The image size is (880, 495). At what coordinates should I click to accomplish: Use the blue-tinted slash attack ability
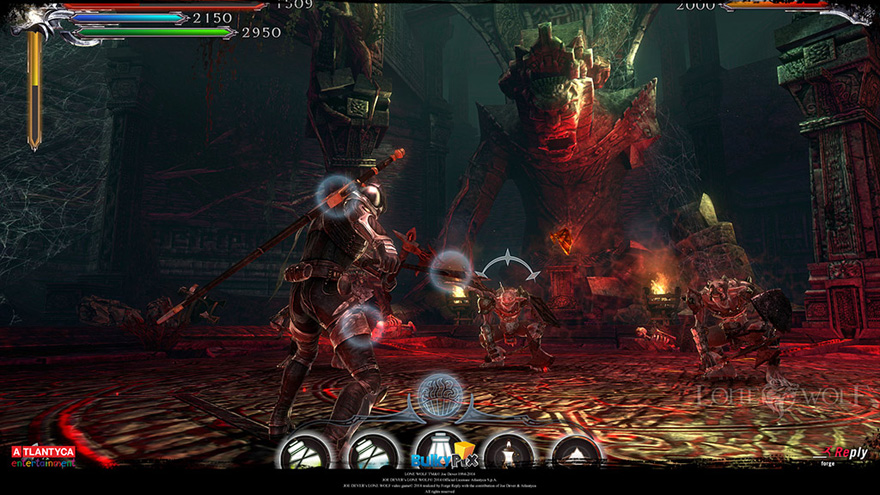[x=372, y=453]
